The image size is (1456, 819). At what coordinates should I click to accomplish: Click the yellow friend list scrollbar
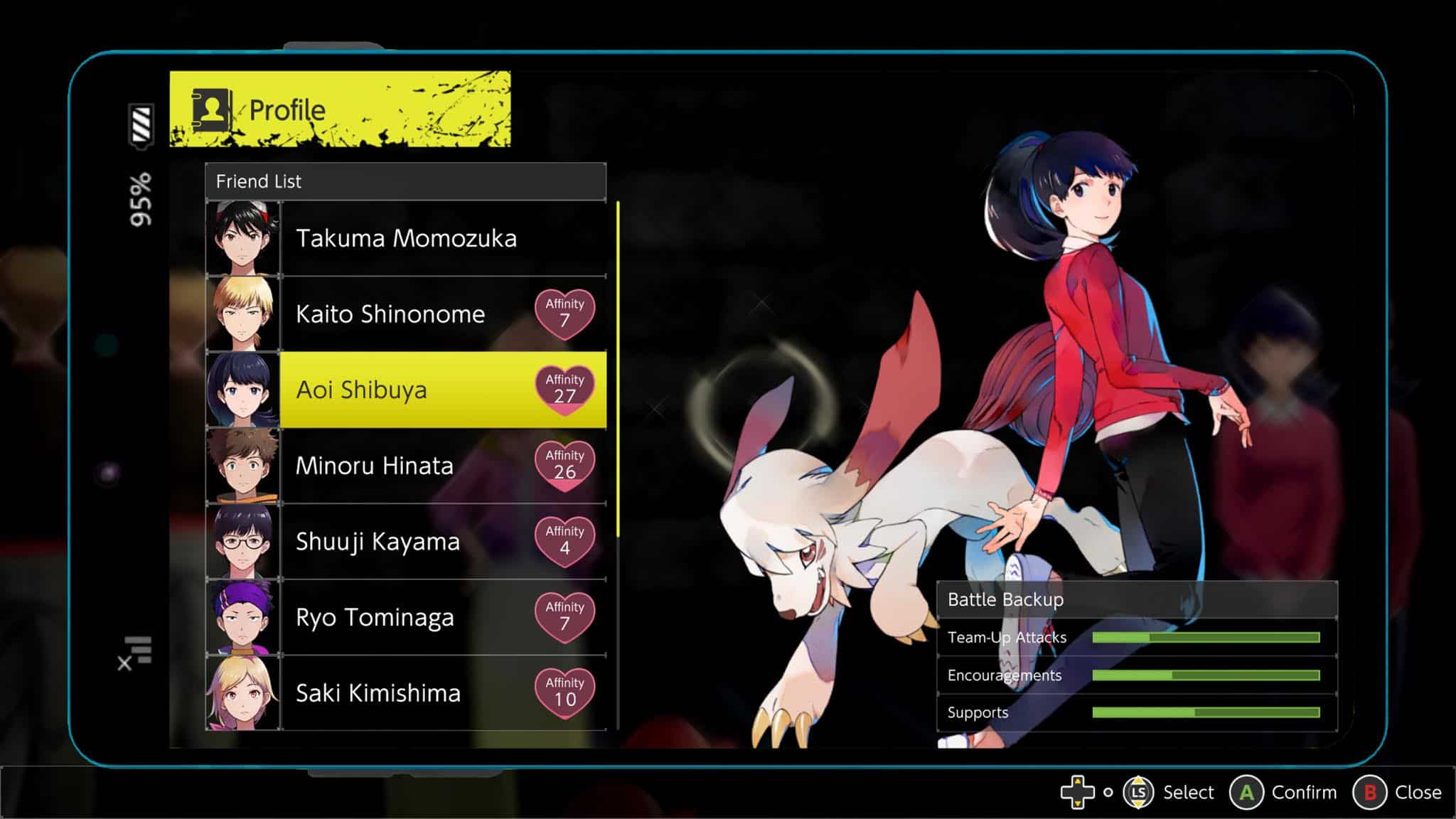coord(618,370)
